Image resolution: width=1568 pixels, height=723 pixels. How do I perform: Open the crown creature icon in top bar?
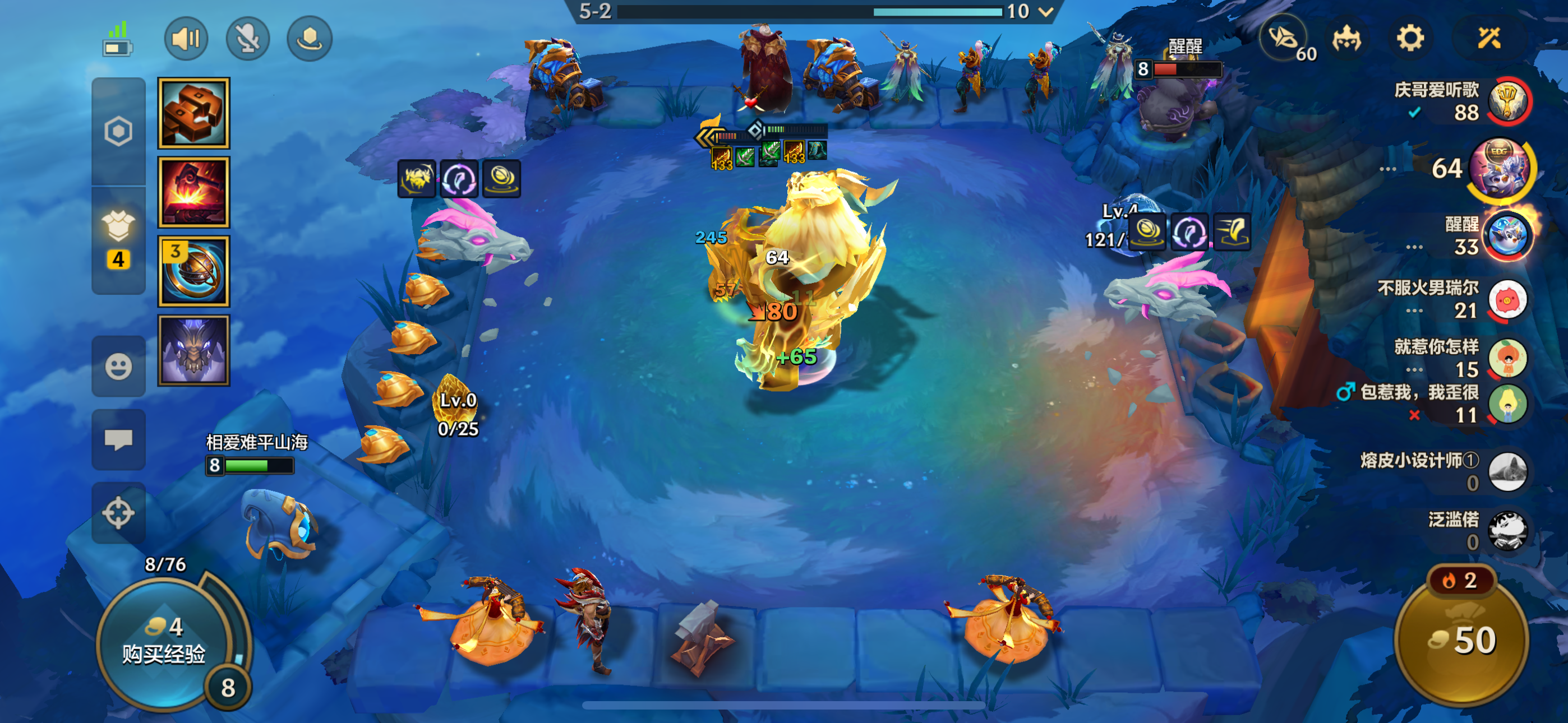point(1346,39)
